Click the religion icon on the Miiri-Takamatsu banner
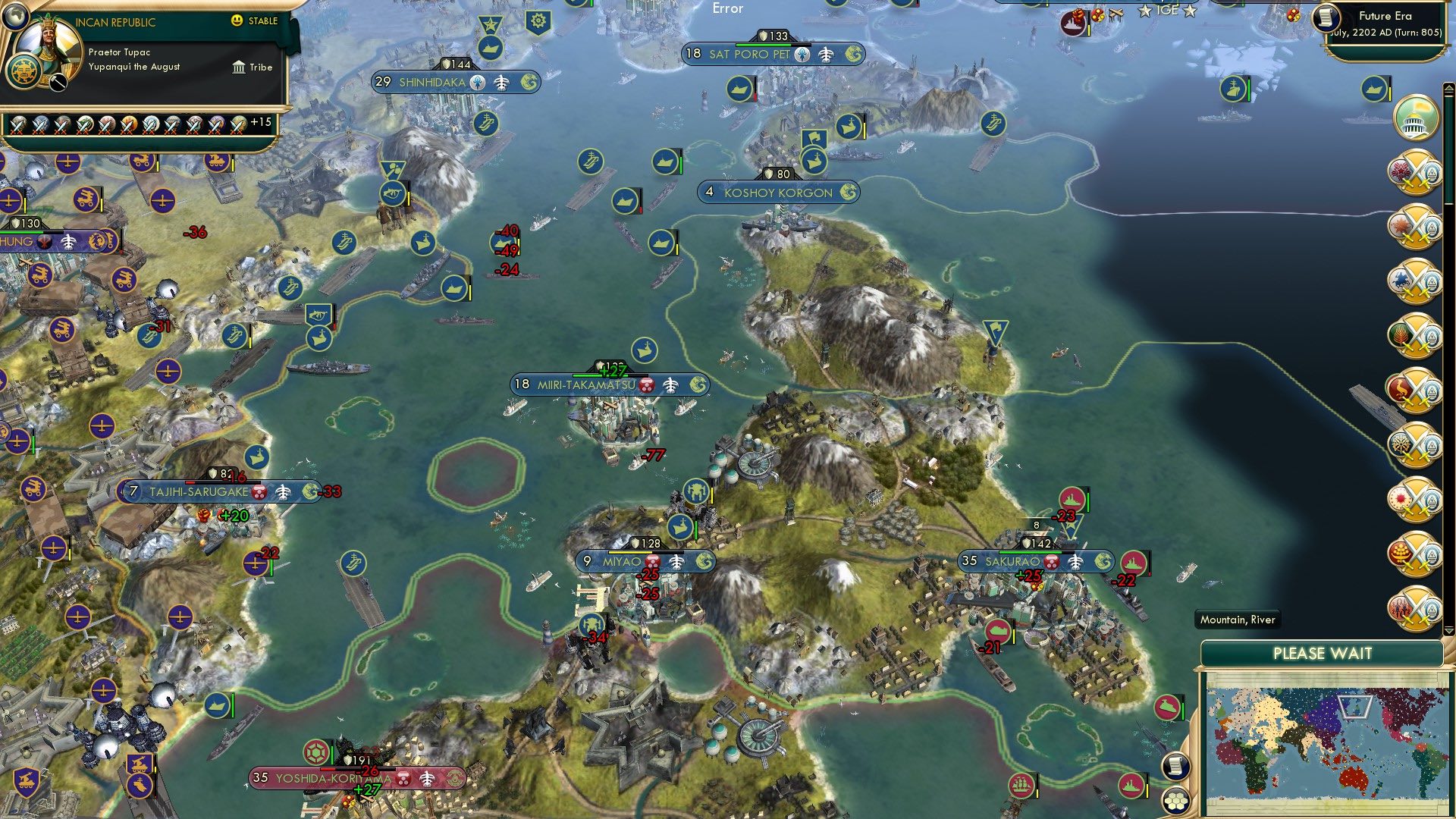Viewport: 1456px width, 819px height. tap(645, 384)
